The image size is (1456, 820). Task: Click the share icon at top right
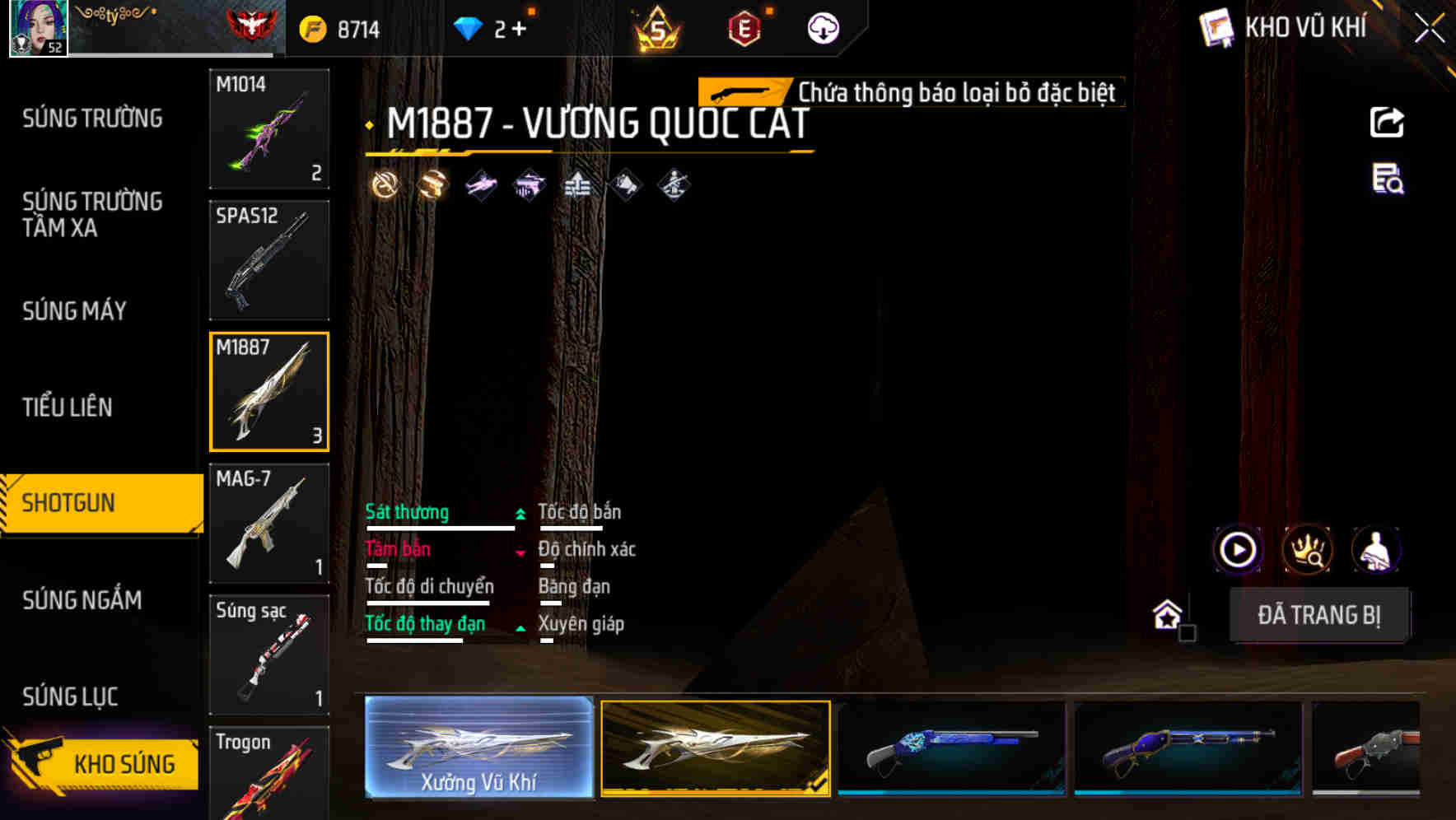coord(1387,122)
